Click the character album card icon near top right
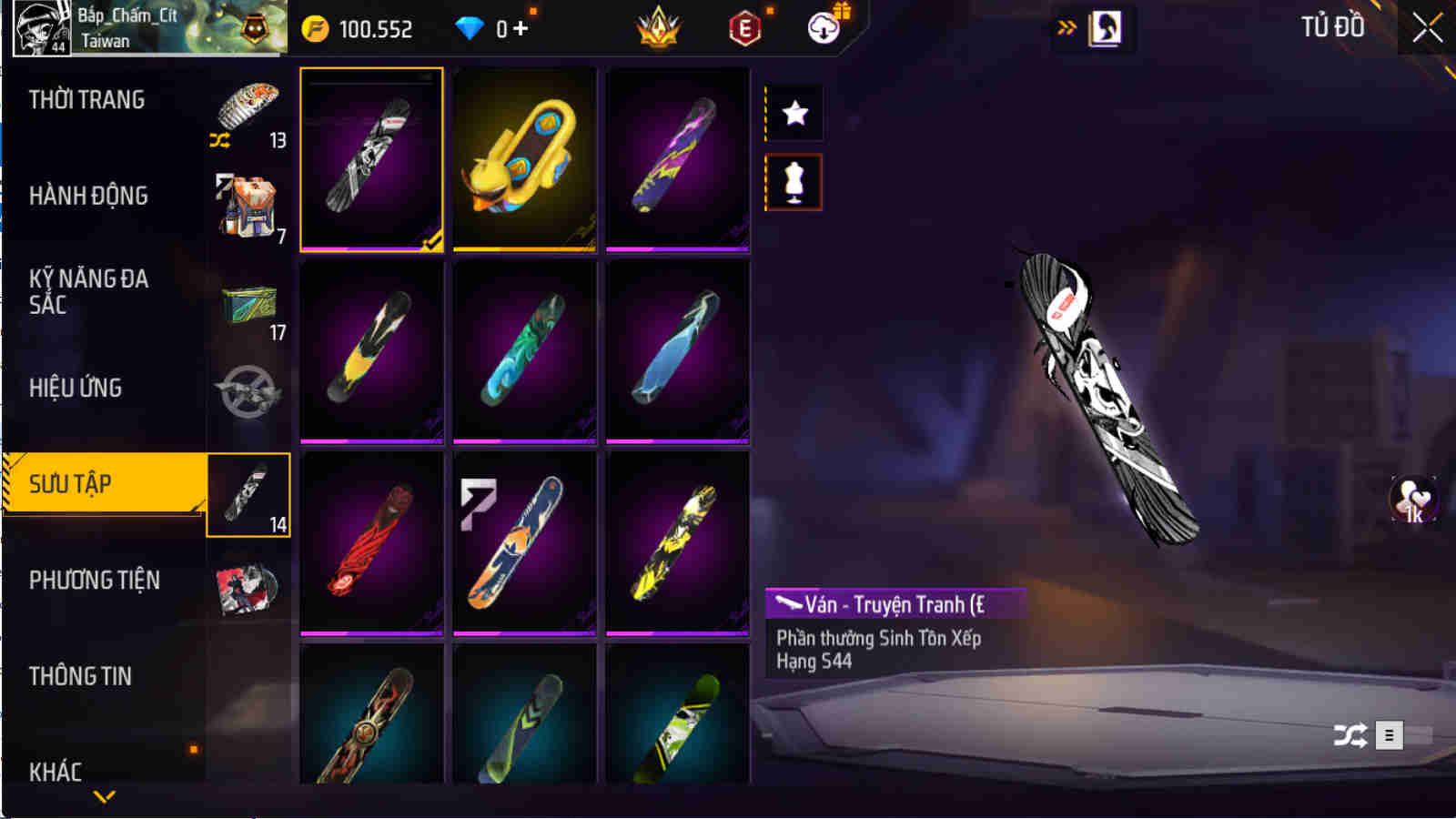This screenshot has width=1456, height=819. 1106,27
